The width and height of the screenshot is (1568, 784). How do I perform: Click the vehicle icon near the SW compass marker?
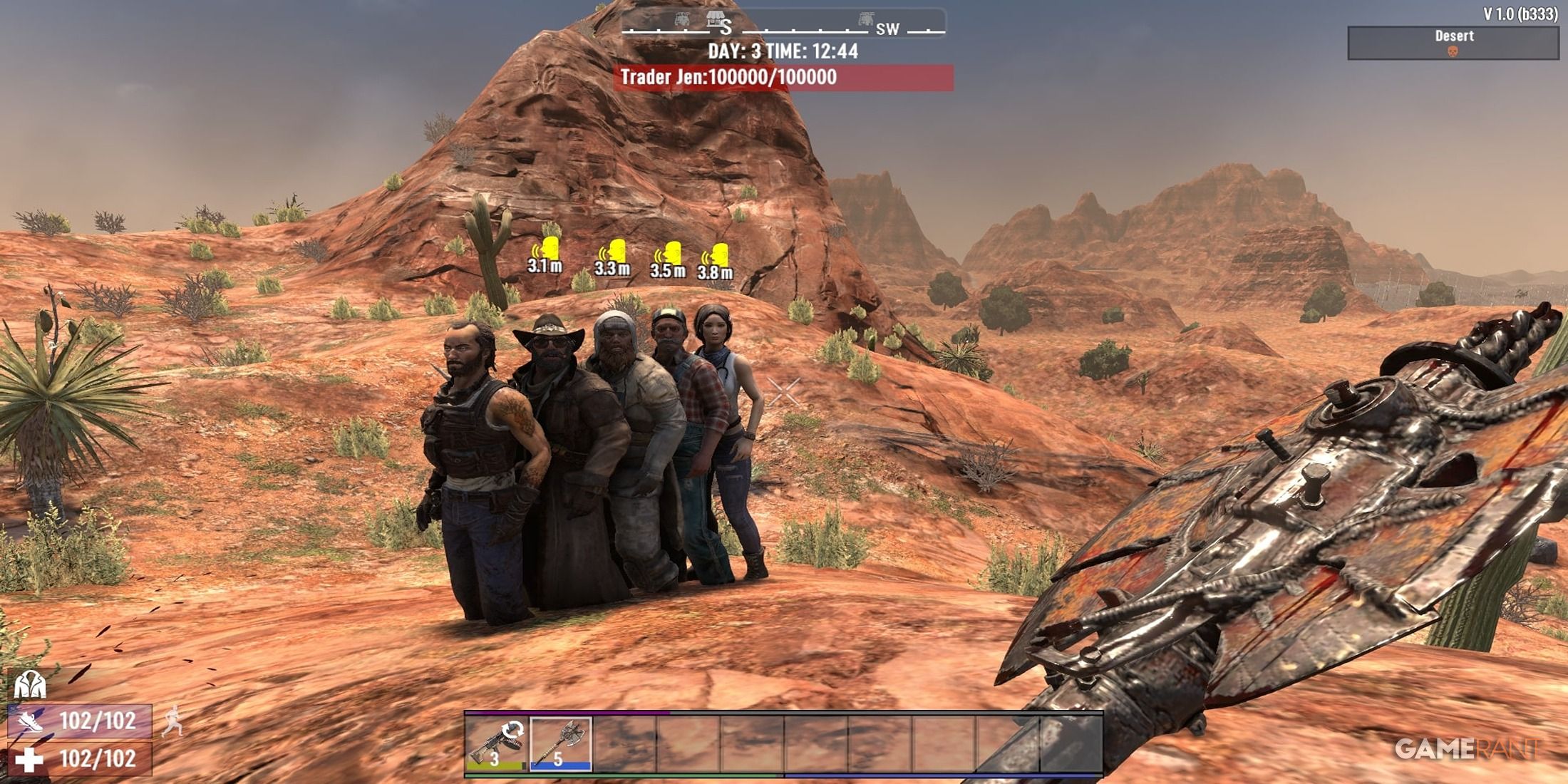coord(867,19)
